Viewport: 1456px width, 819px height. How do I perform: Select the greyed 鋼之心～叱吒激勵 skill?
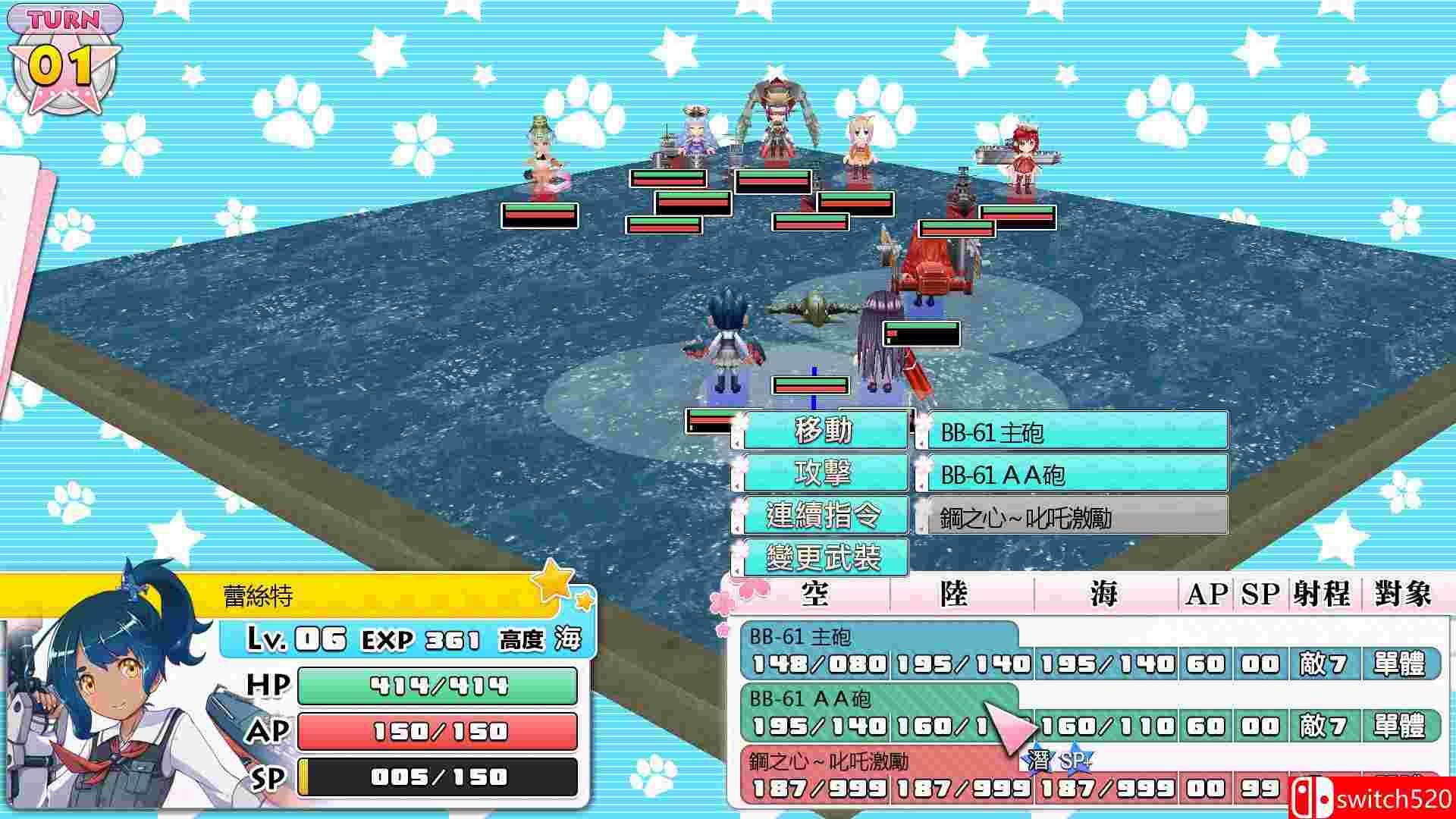(1072, 517)
